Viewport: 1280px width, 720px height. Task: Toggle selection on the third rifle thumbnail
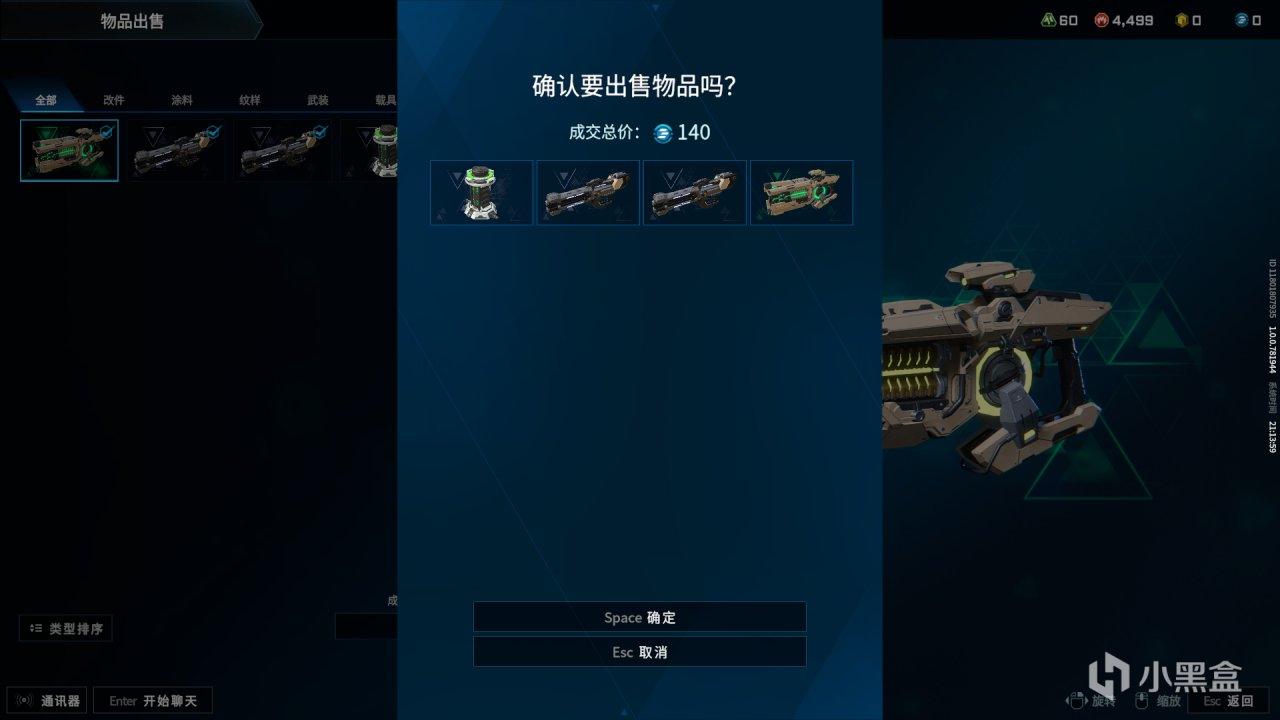320,129
